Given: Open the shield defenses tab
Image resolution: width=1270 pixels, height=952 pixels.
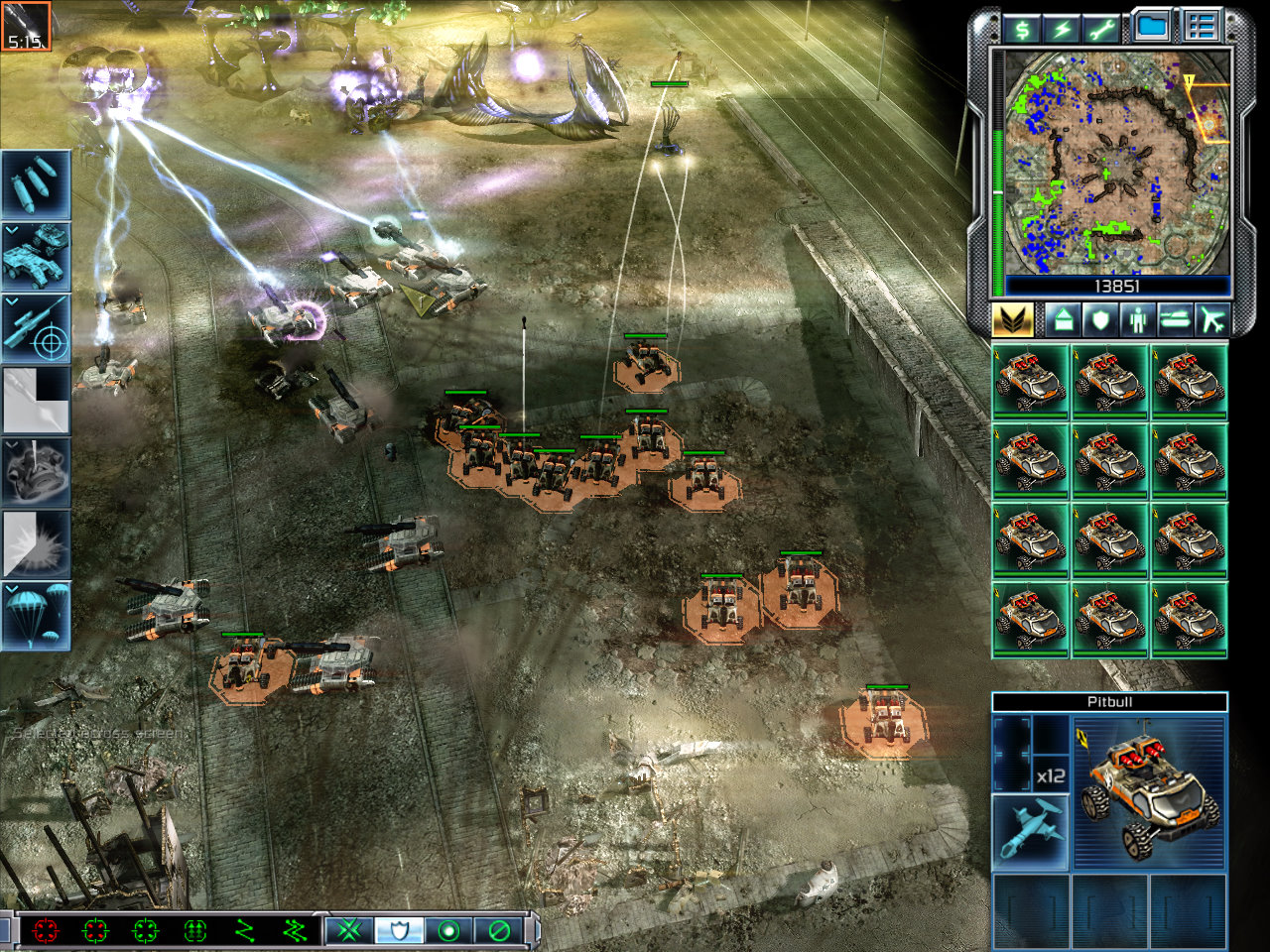Looking at the screenshot, I should pyautogui.click(x=1099, y=319).
